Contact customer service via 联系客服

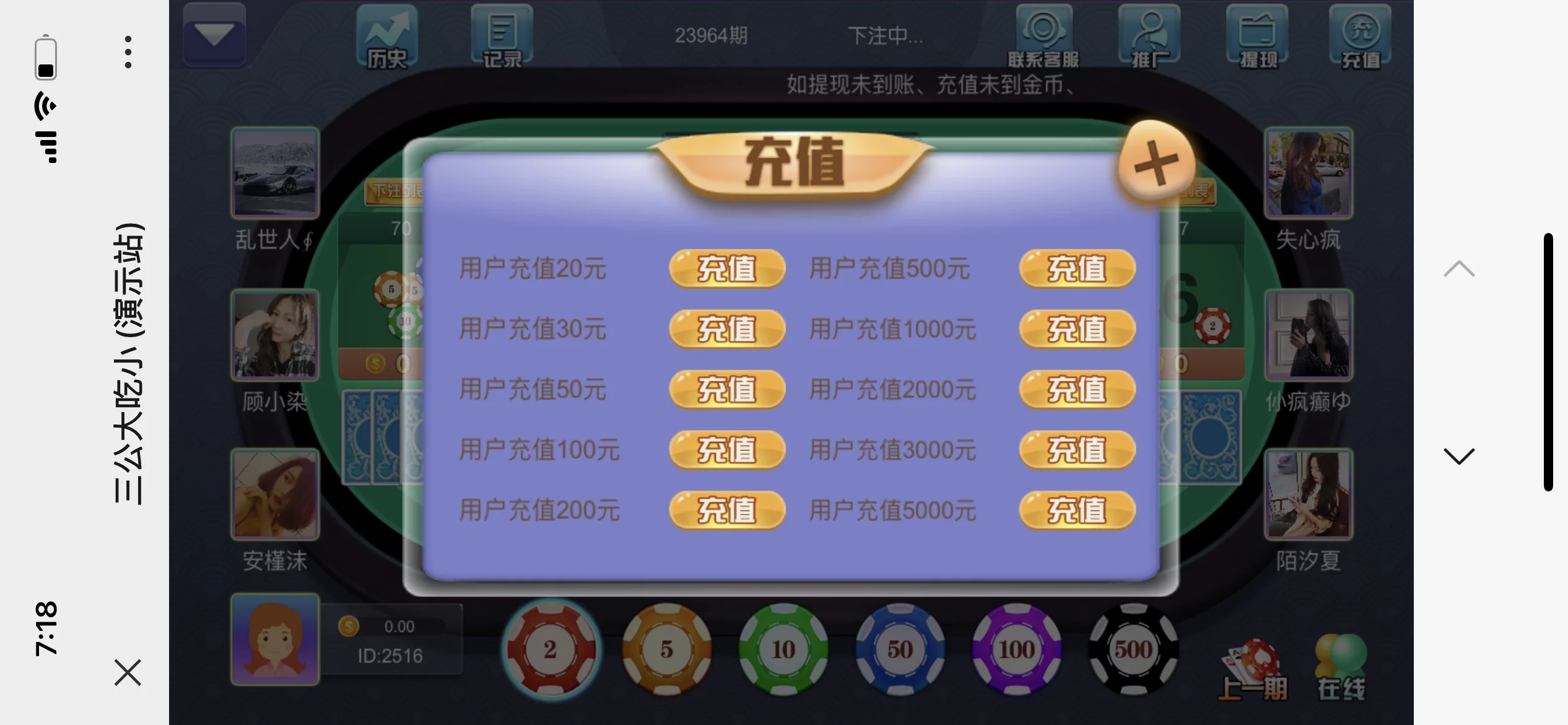pyautogui.click(x=1044, y=34)
